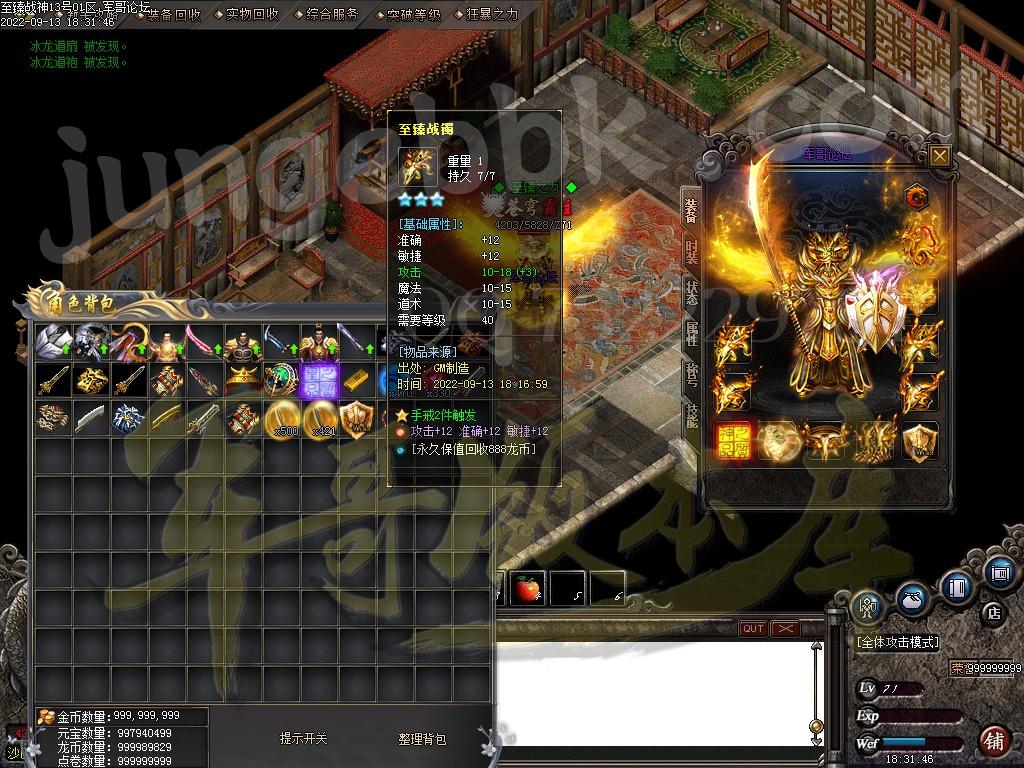Open the red 铺 stall button
Viewport: 1024px width, 768px height.
994,741
